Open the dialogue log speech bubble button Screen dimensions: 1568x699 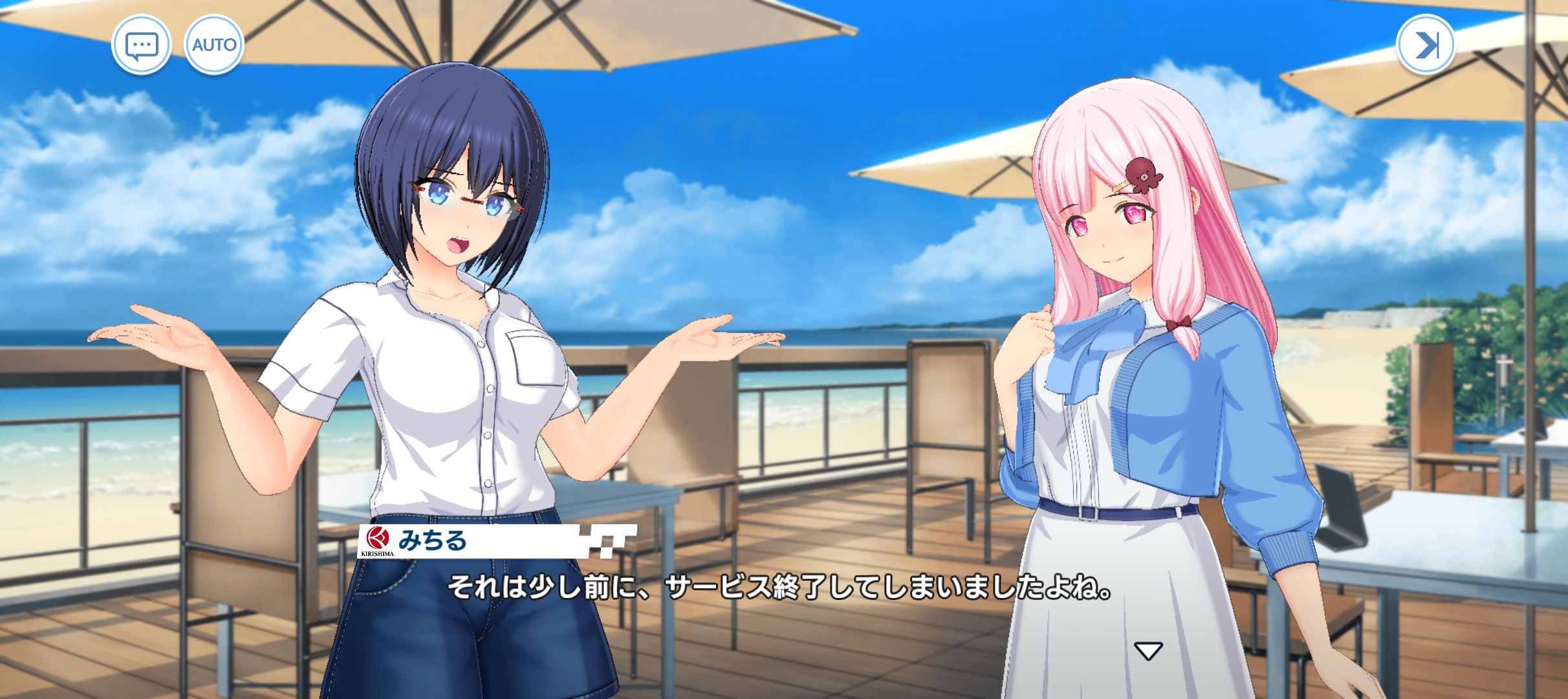(141, 45)
